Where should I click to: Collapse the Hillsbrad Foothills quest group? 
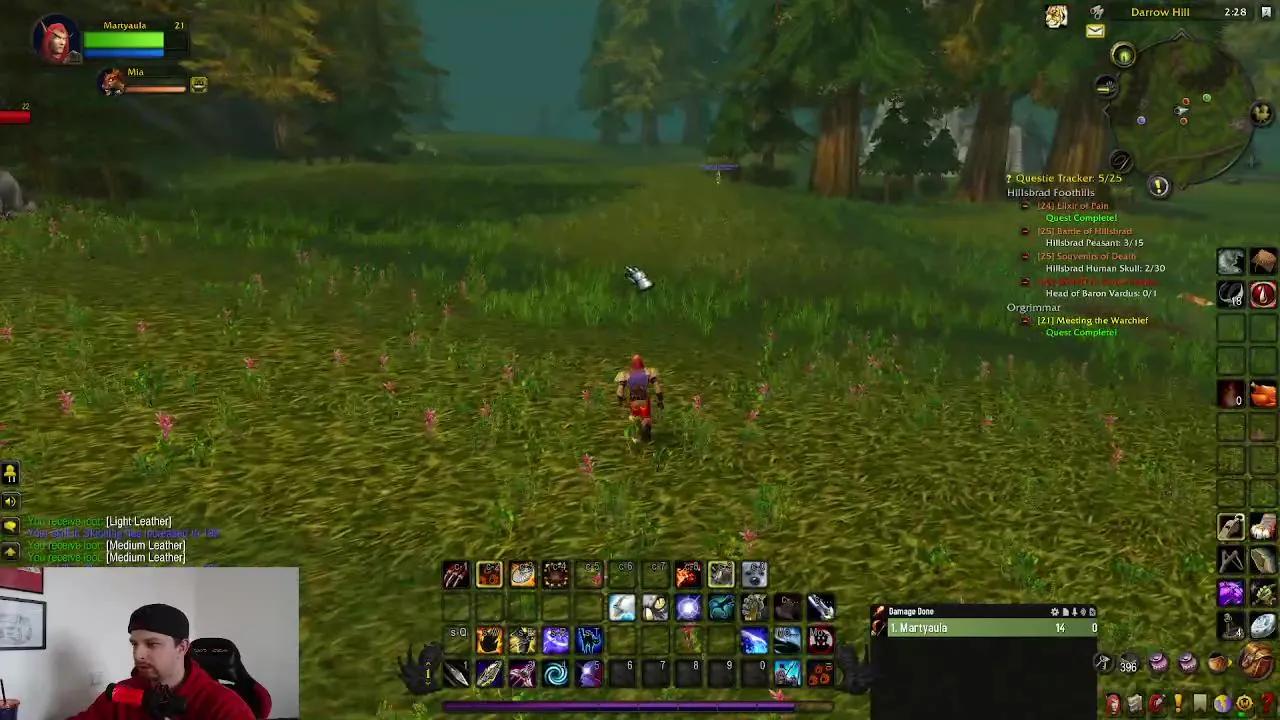tap(1050, 192)
